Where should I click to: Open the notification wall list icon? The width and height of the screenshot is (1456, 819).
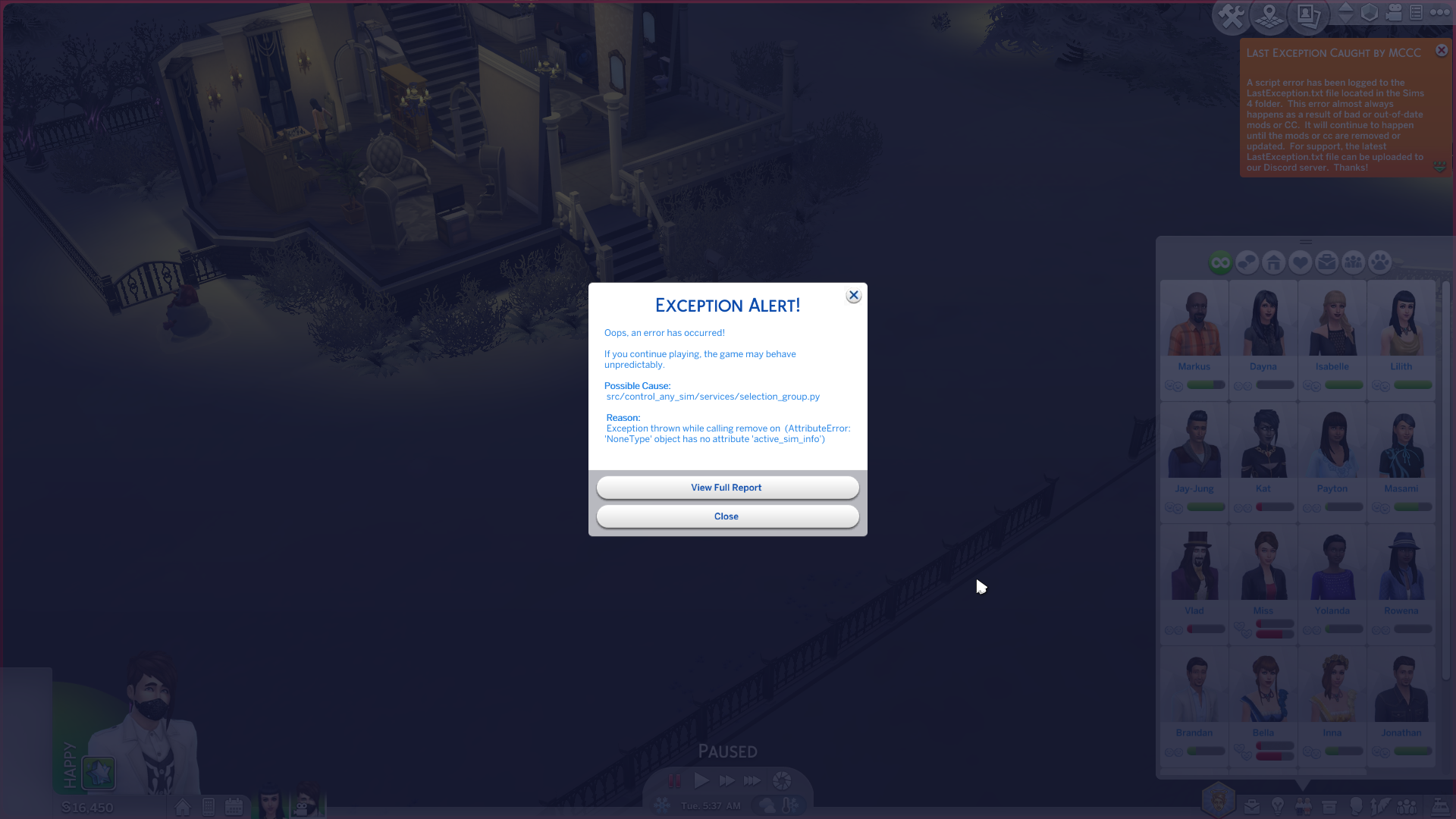[1416, 12]
